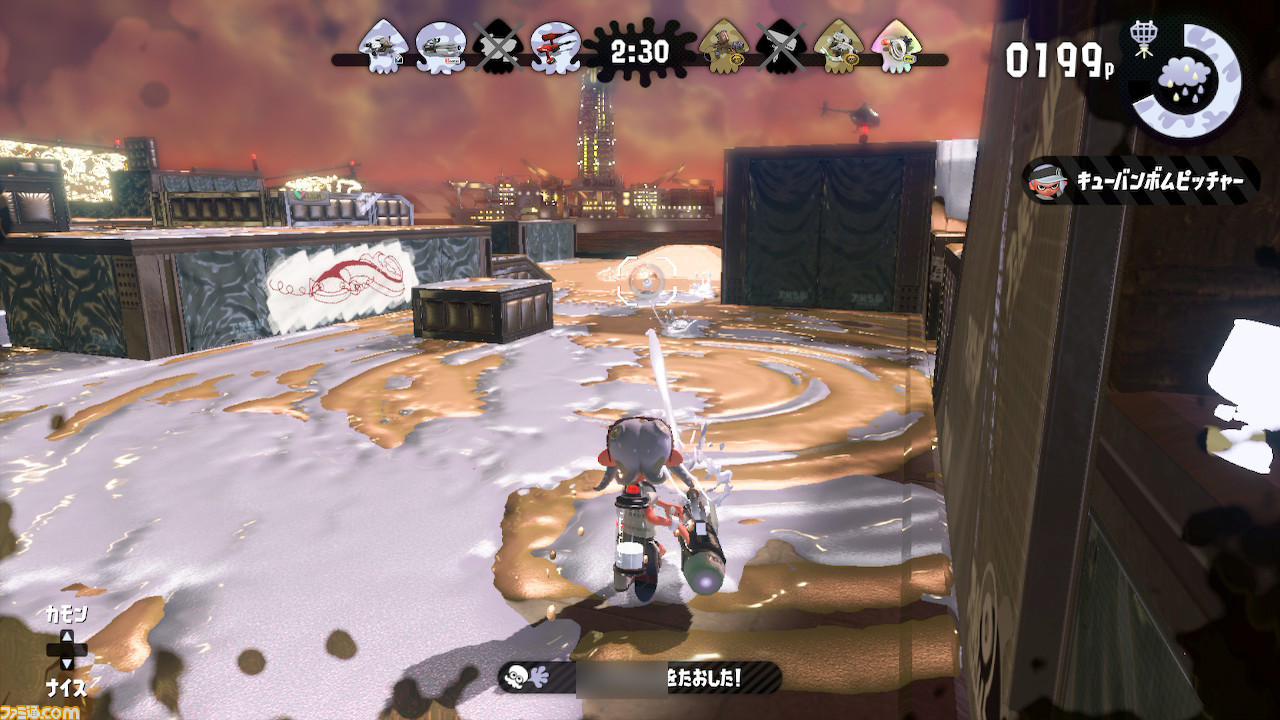Click the crossed-out enemy squid on the right
The width and height of the screenshot is (1280, 720).
coord(781,48)
